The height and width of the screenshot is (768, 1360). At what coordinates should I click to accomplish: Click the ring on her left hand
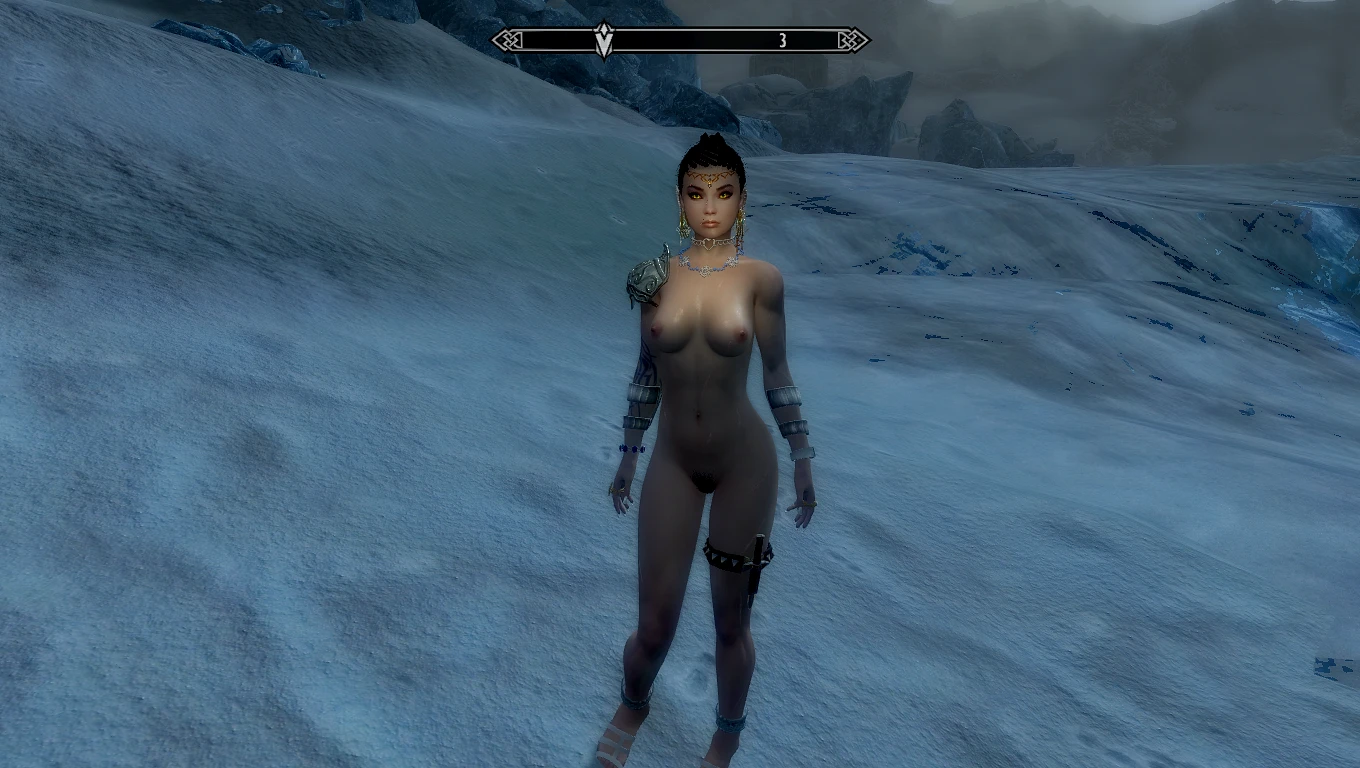[809, 504]
